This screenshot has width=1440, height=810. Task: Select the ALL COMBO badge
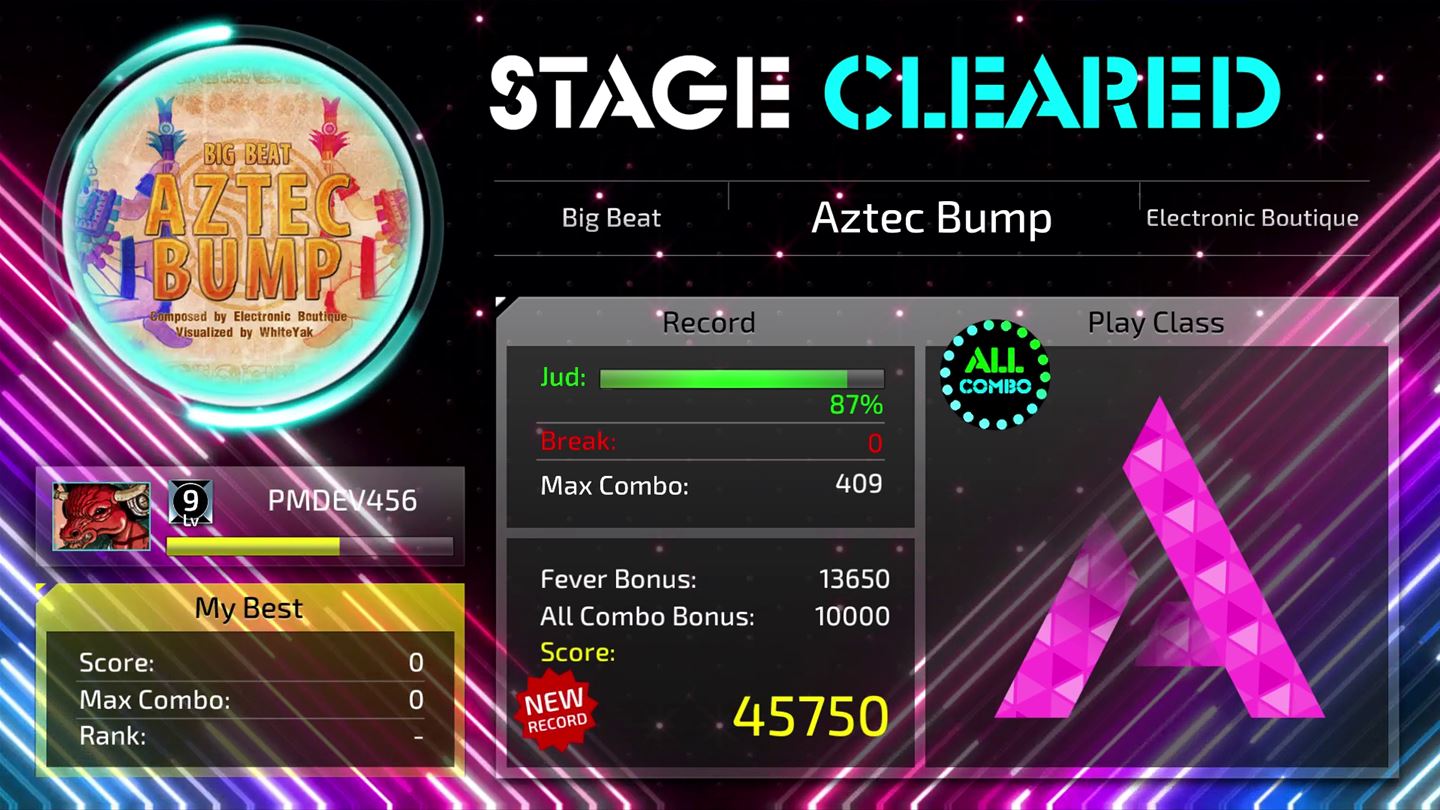[x=993, y=375]
